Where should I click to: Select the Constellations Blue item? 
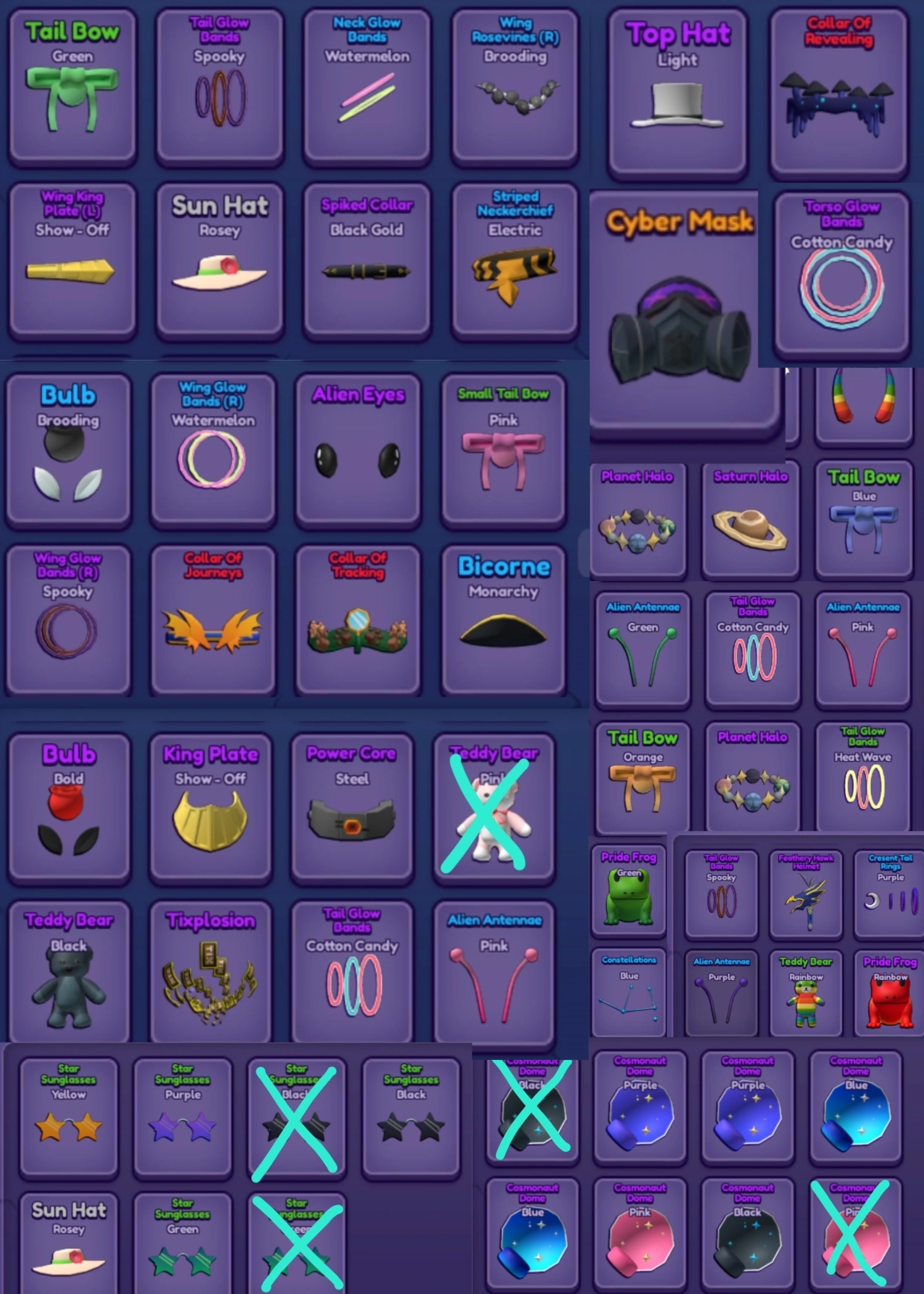(628, 992)
